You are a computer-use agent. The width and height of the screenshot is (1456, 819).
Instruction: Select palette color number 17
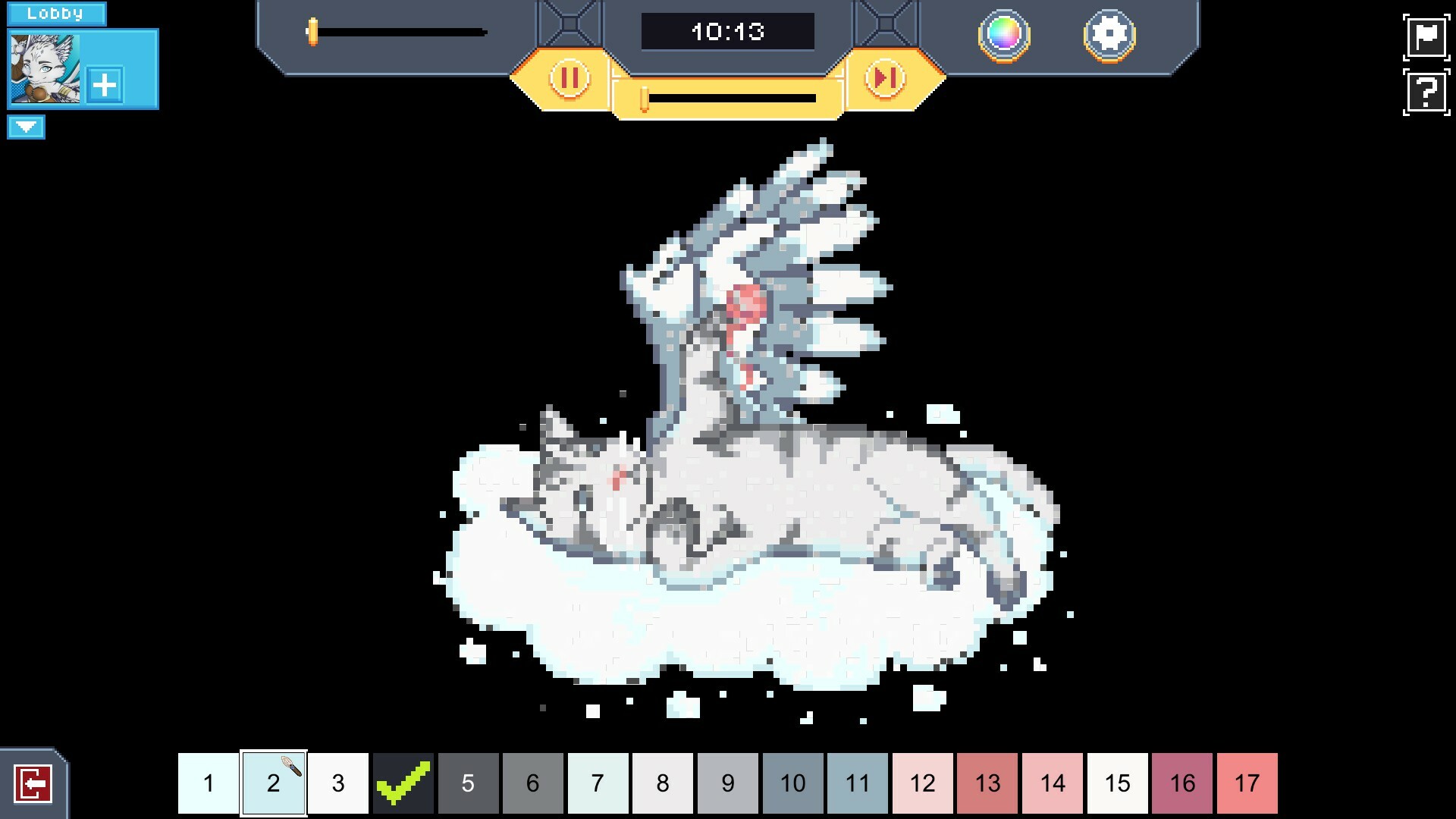point(1249,783)
